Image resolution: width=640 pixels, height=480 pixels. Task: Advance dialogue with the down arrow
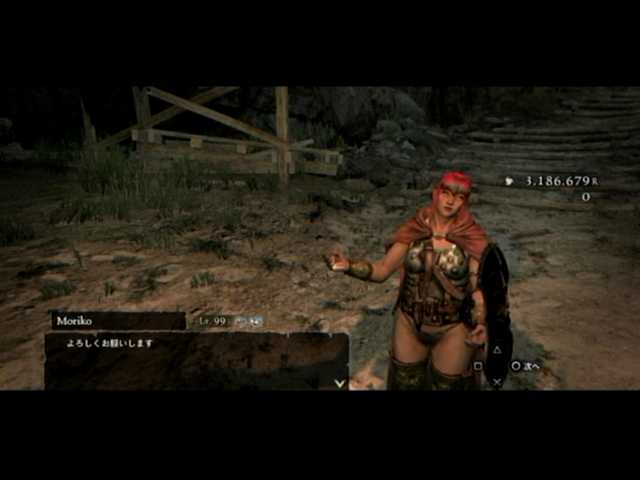[x=339, y=382]
